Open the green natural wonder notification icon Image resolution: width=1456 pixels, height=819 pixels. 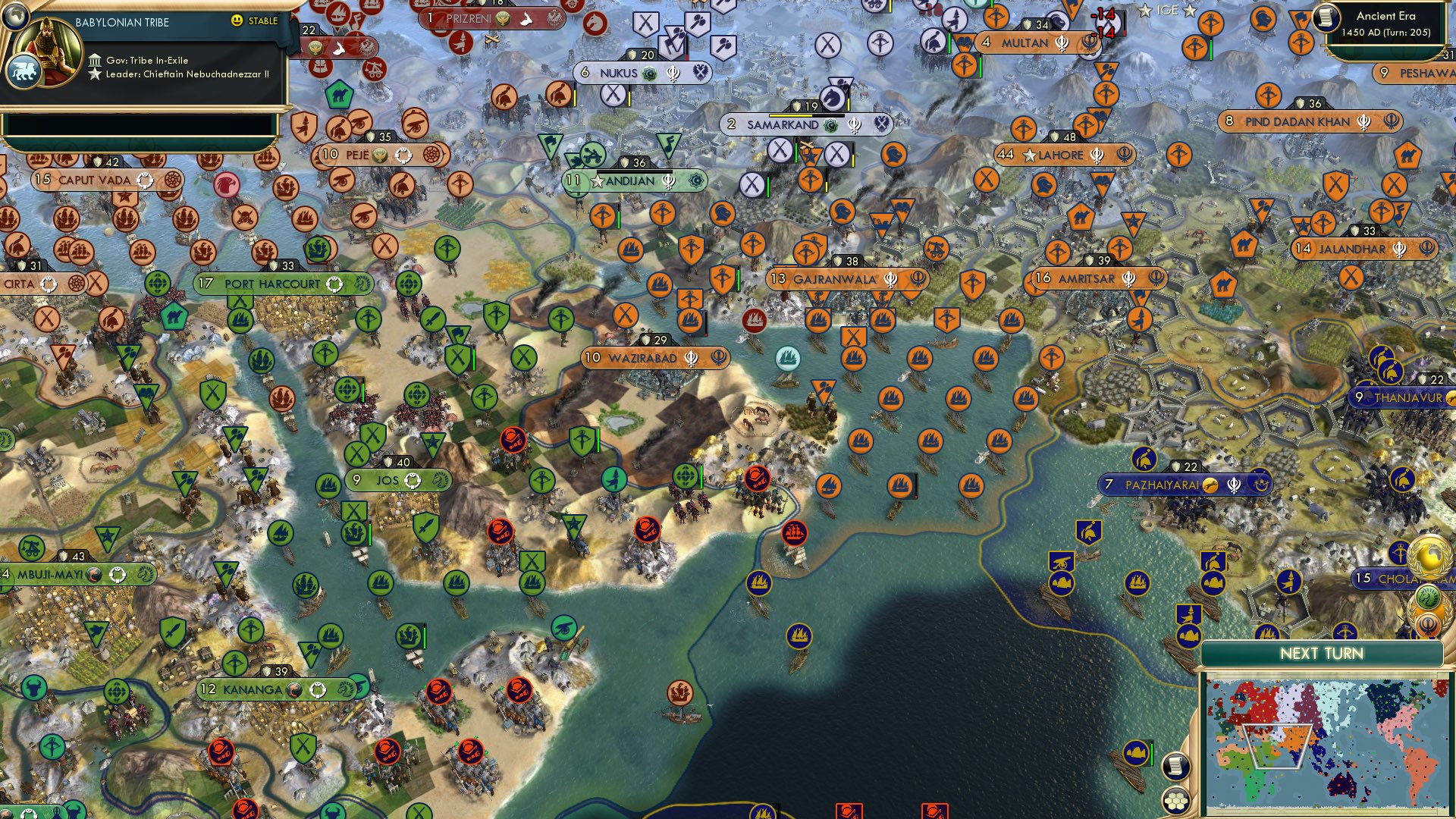[1428, 596]
